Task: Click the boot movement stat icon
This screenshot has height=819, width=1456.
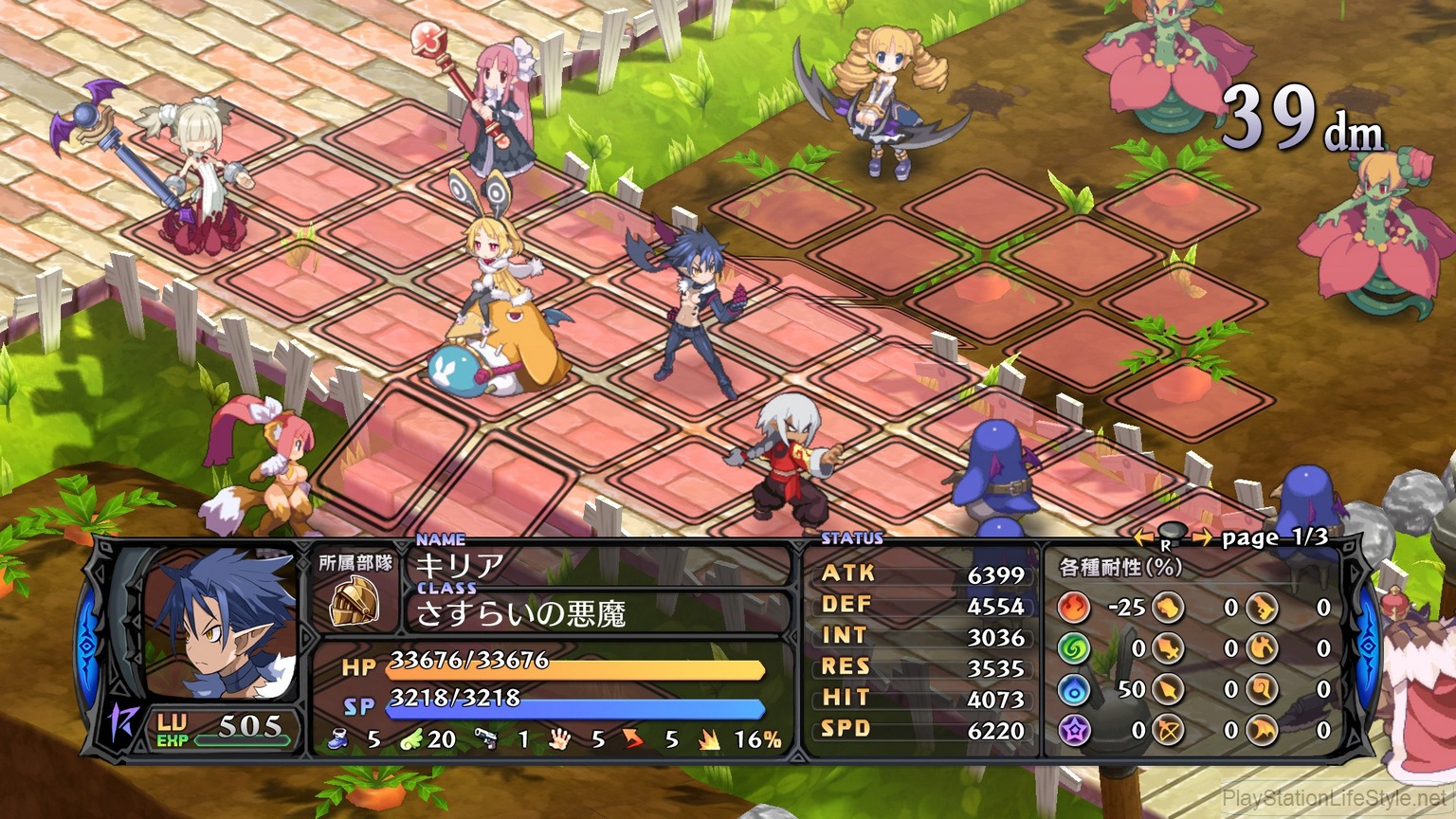Action: pos(338,738)
